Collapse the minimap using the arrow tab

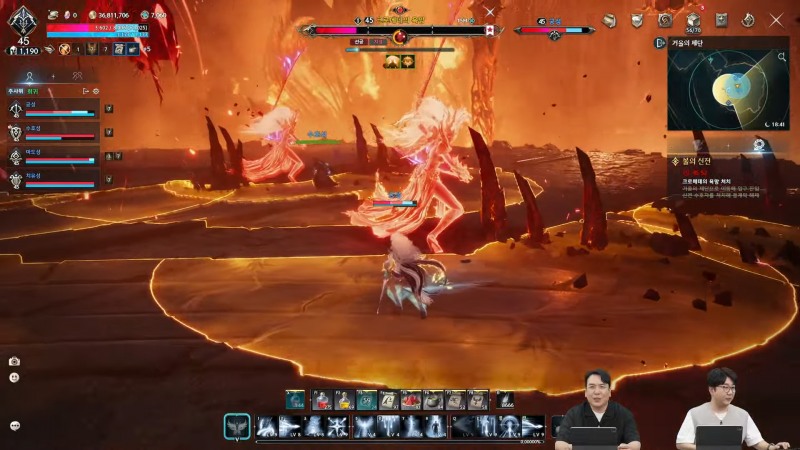660,43
